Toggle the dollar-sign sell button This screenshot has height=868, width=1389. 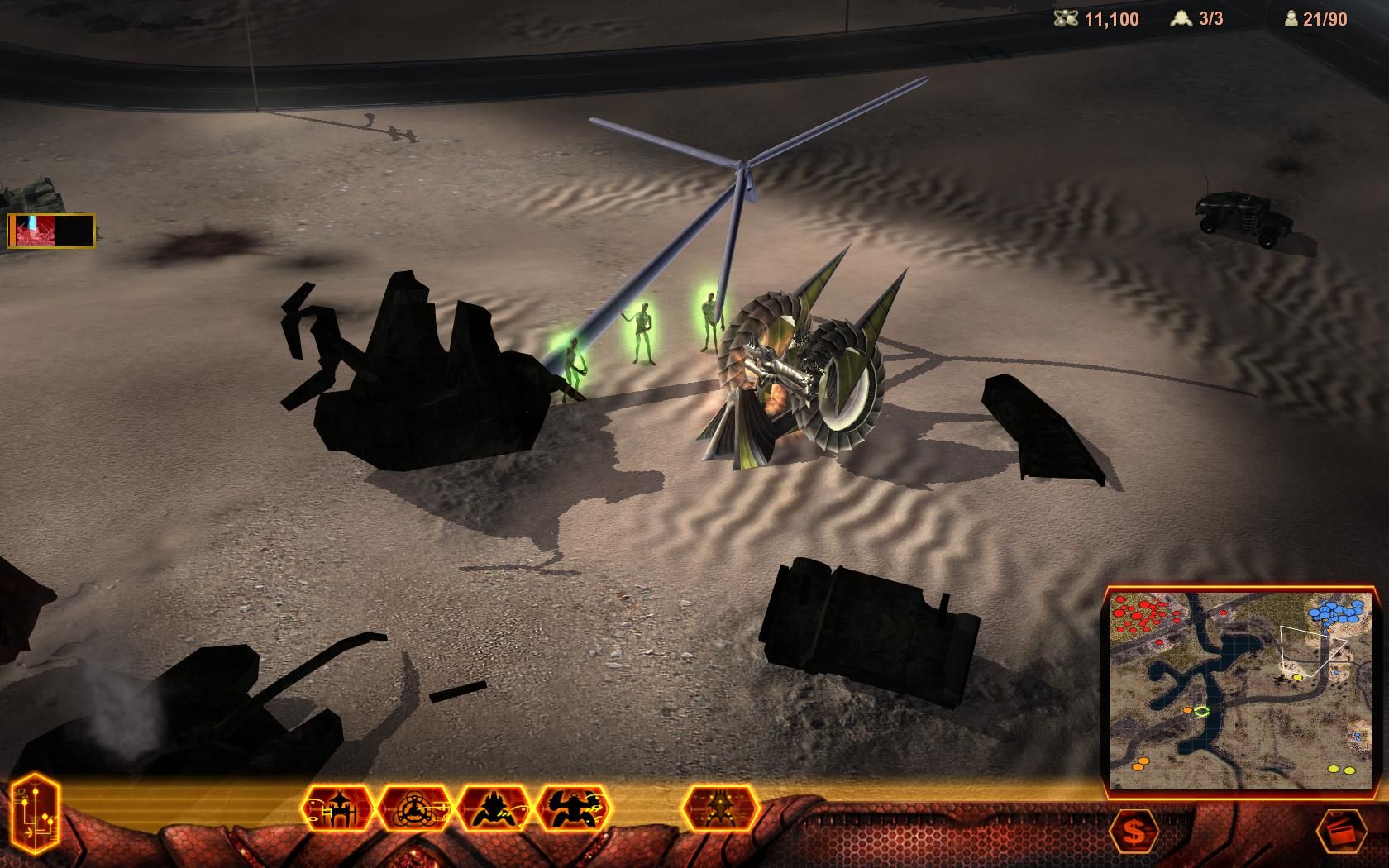click(x=1134, y=832)
